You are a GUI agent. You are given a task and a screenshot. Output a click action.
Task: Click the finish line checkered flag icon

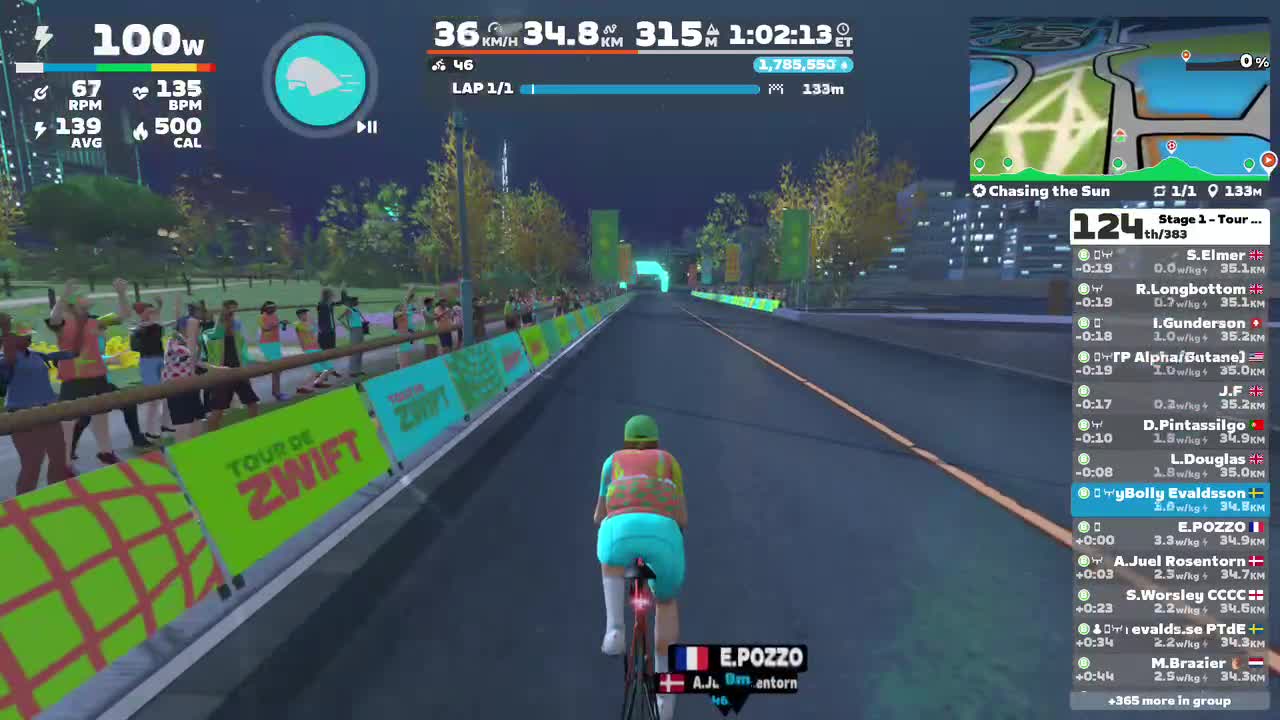pos(776,89)
